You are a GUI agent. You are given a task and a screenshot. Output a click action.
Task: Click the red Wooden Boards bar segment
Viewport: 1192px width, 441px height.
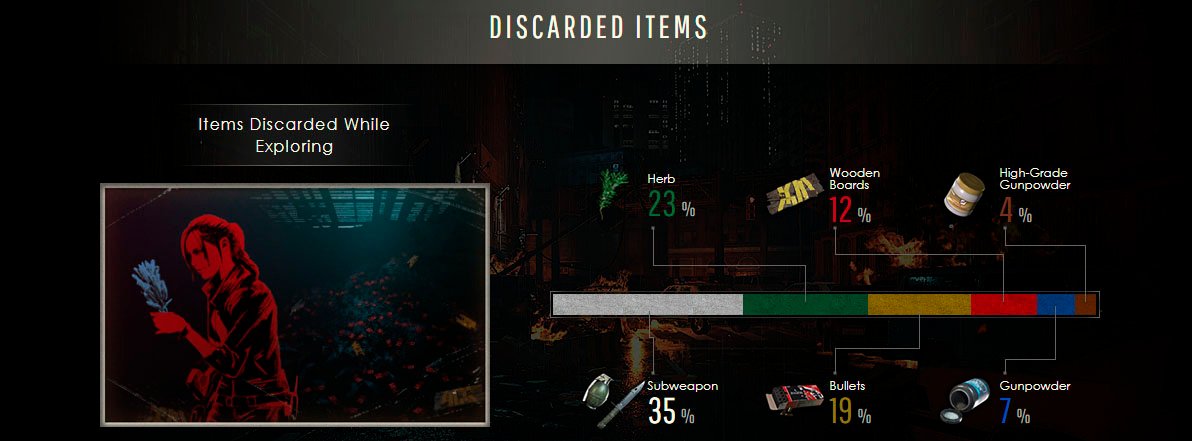click(1004, 304)
